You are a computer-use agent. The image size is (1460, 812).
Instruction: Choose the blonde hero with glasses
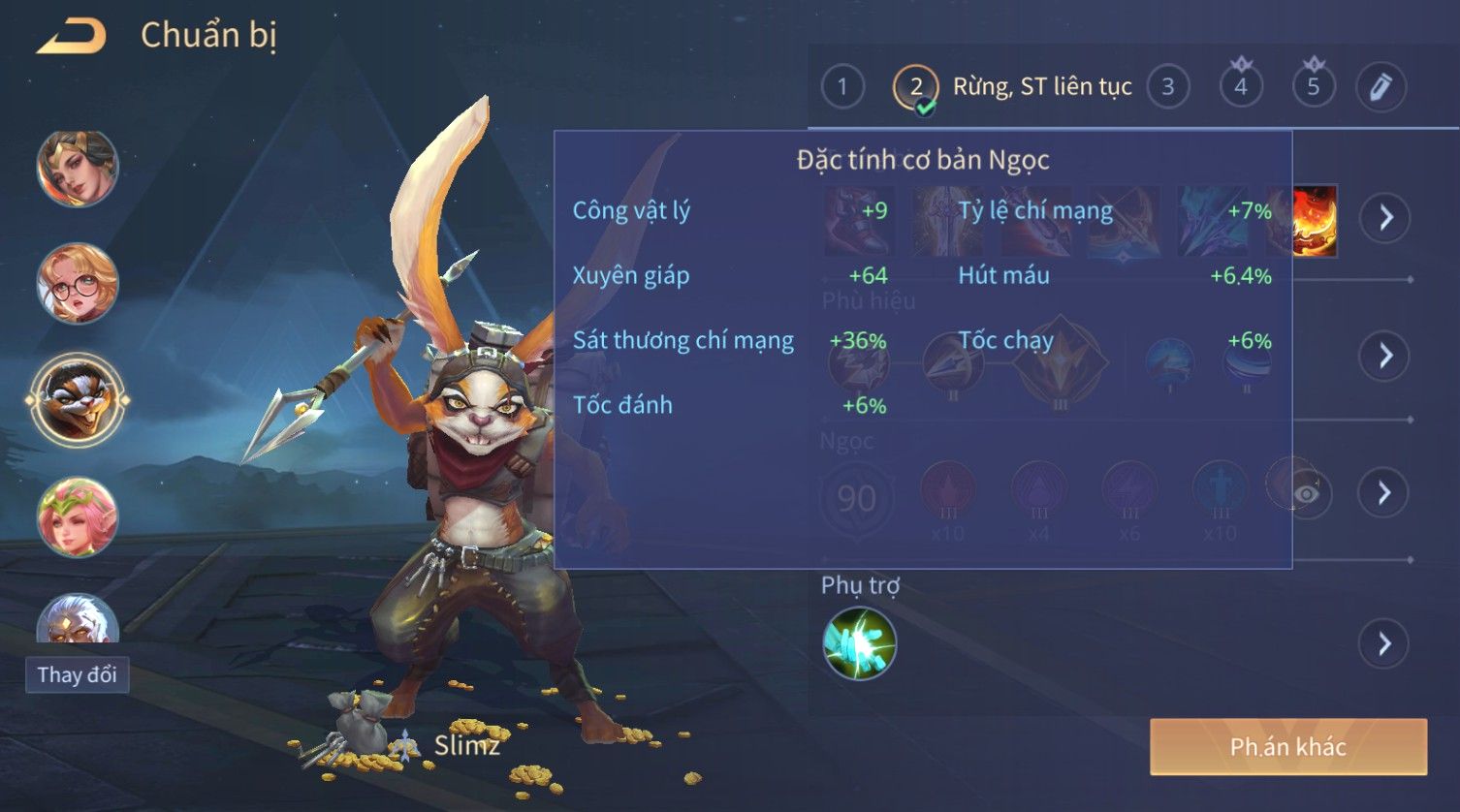(78, 284)
